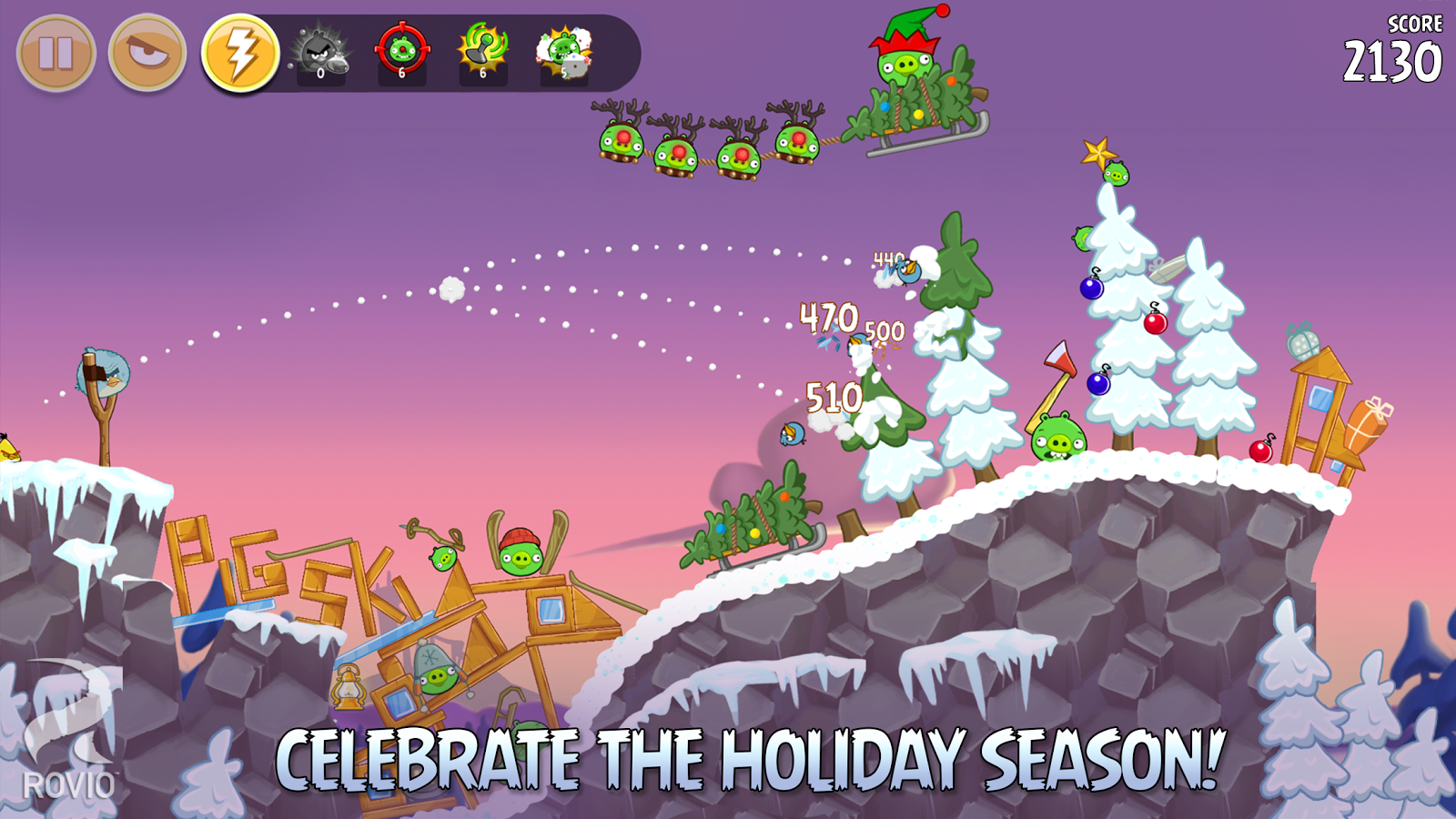The height and width of the screenshot is (819, 1456).
Task: Activate the Pig Inflater explosion power-up
Action: [563, 52]
